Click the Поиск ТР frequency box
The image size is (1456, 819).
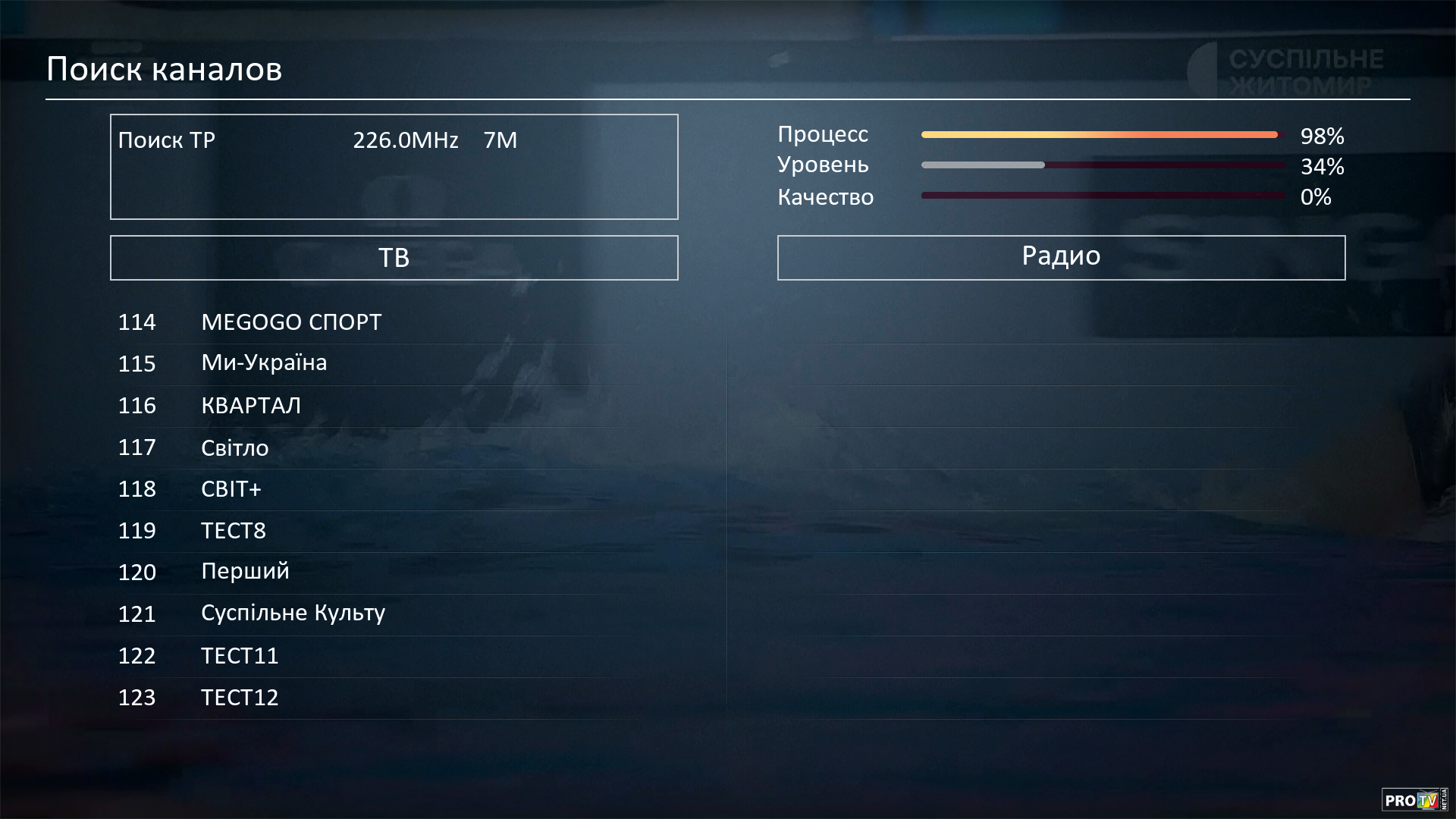click(394, 167)
